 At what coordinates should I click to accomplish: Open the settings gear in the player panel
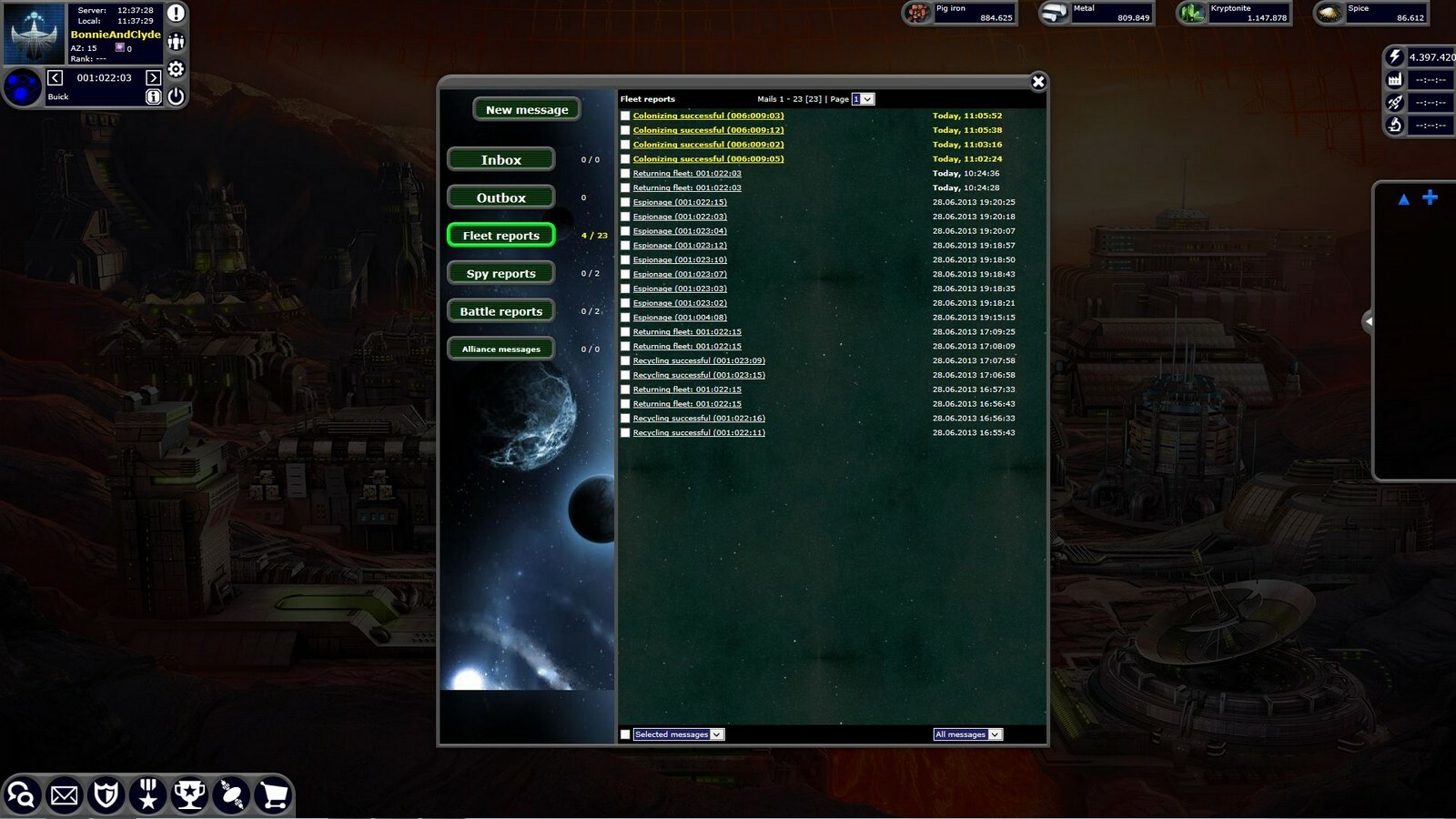[x=176, y=69]
